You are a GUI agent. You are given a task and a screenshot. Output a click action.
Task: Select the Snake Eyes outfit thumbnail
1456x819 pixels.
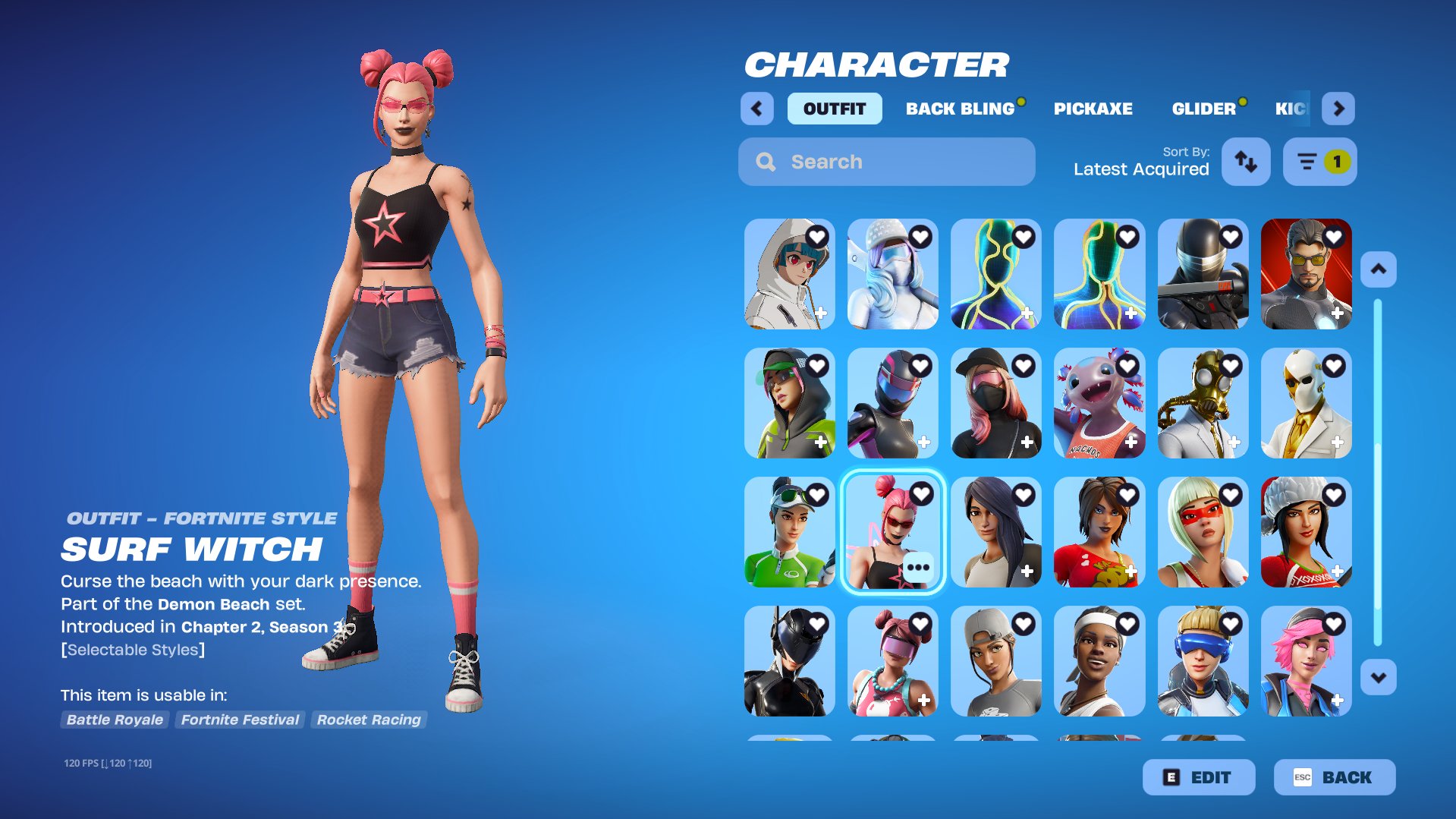1203,275
